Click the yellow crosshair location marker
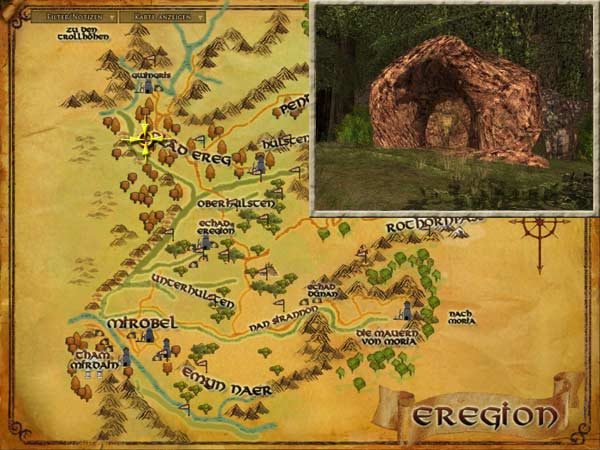Screen dimensions: 600x450 point(142,140)
